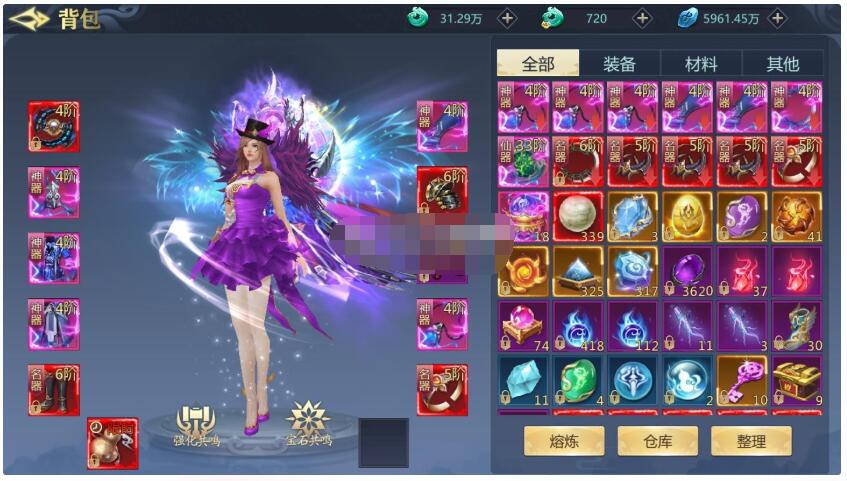Choose the treasure chest with count 9
The image size is (847, 481).
[x=796, y=381]
